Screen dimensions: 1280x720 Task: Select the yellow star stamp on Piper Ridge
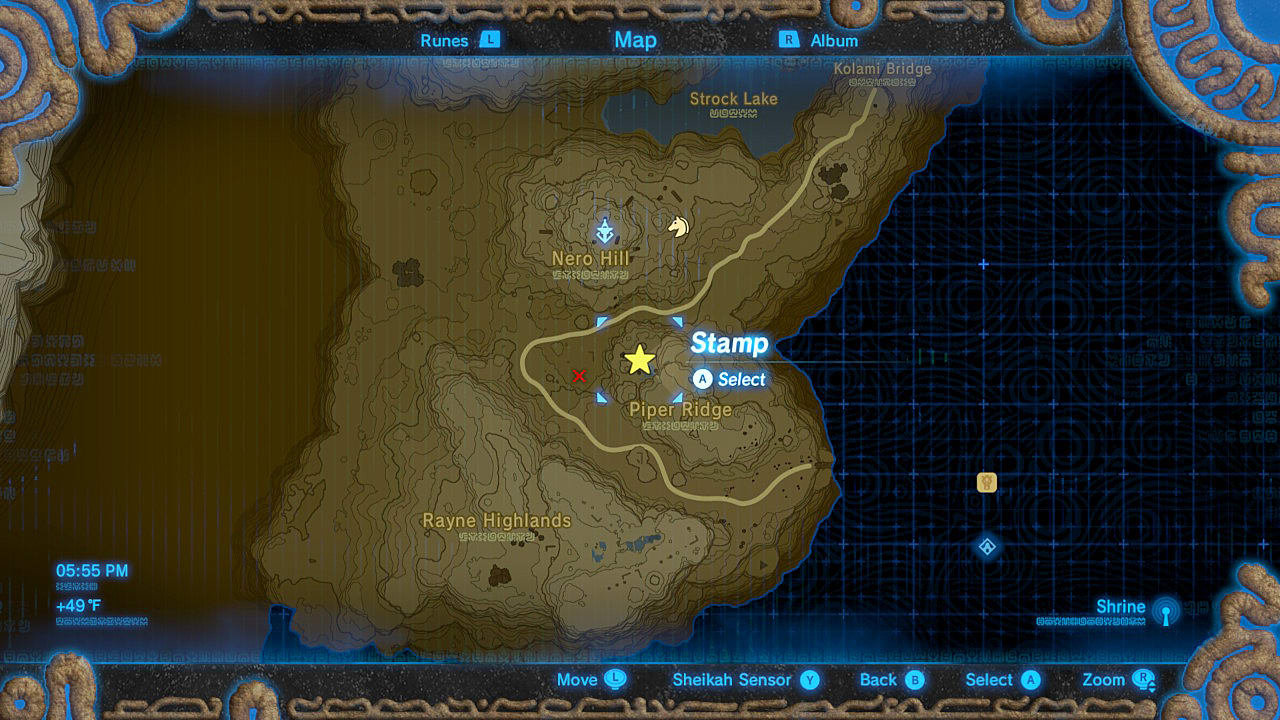tap(640, 359)
